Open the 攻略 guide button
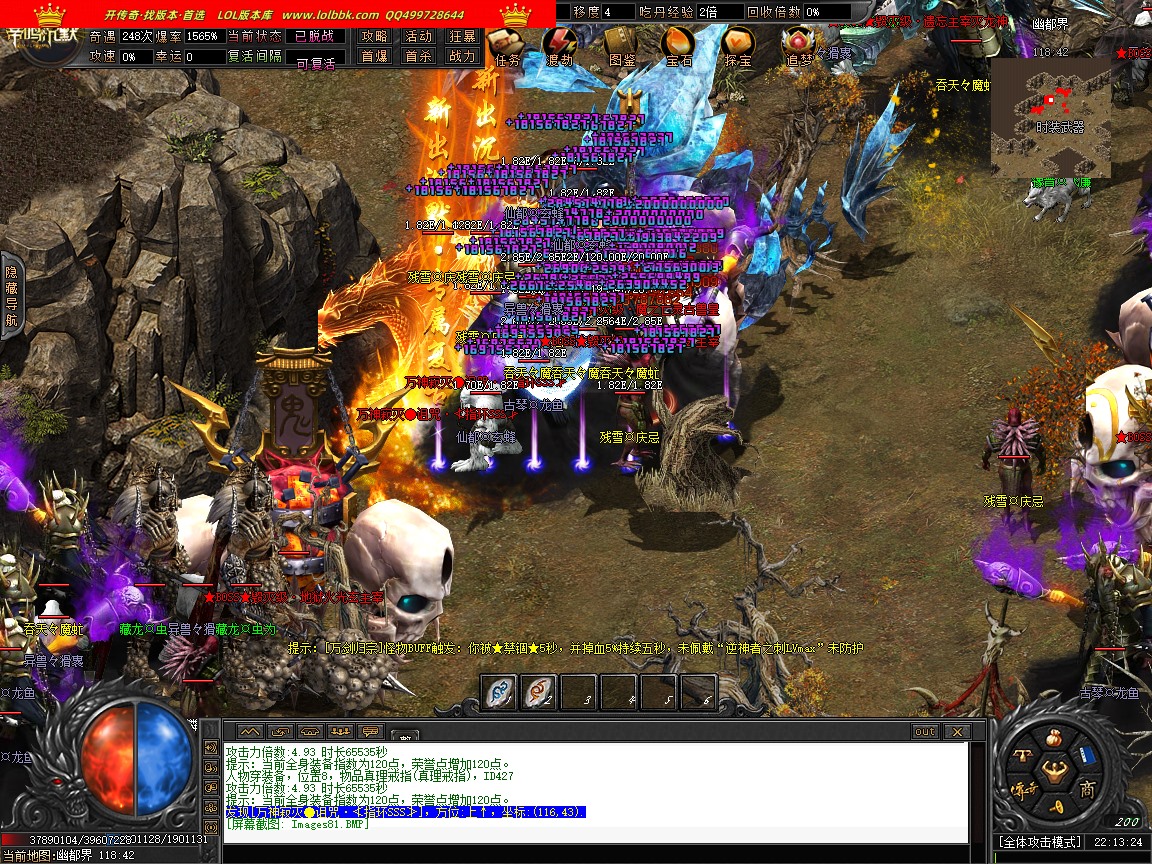The width and height of the screenshot is (1152, 864). (x=375, y=36)
